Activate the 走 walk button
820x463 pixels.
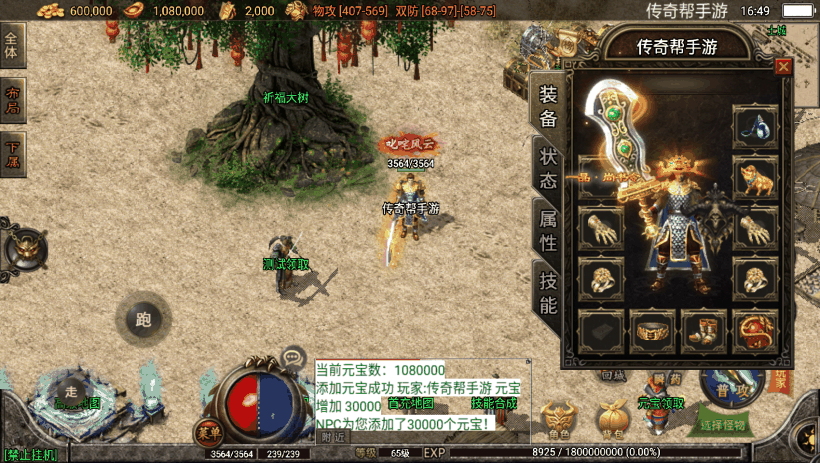(x=70, y=391)
